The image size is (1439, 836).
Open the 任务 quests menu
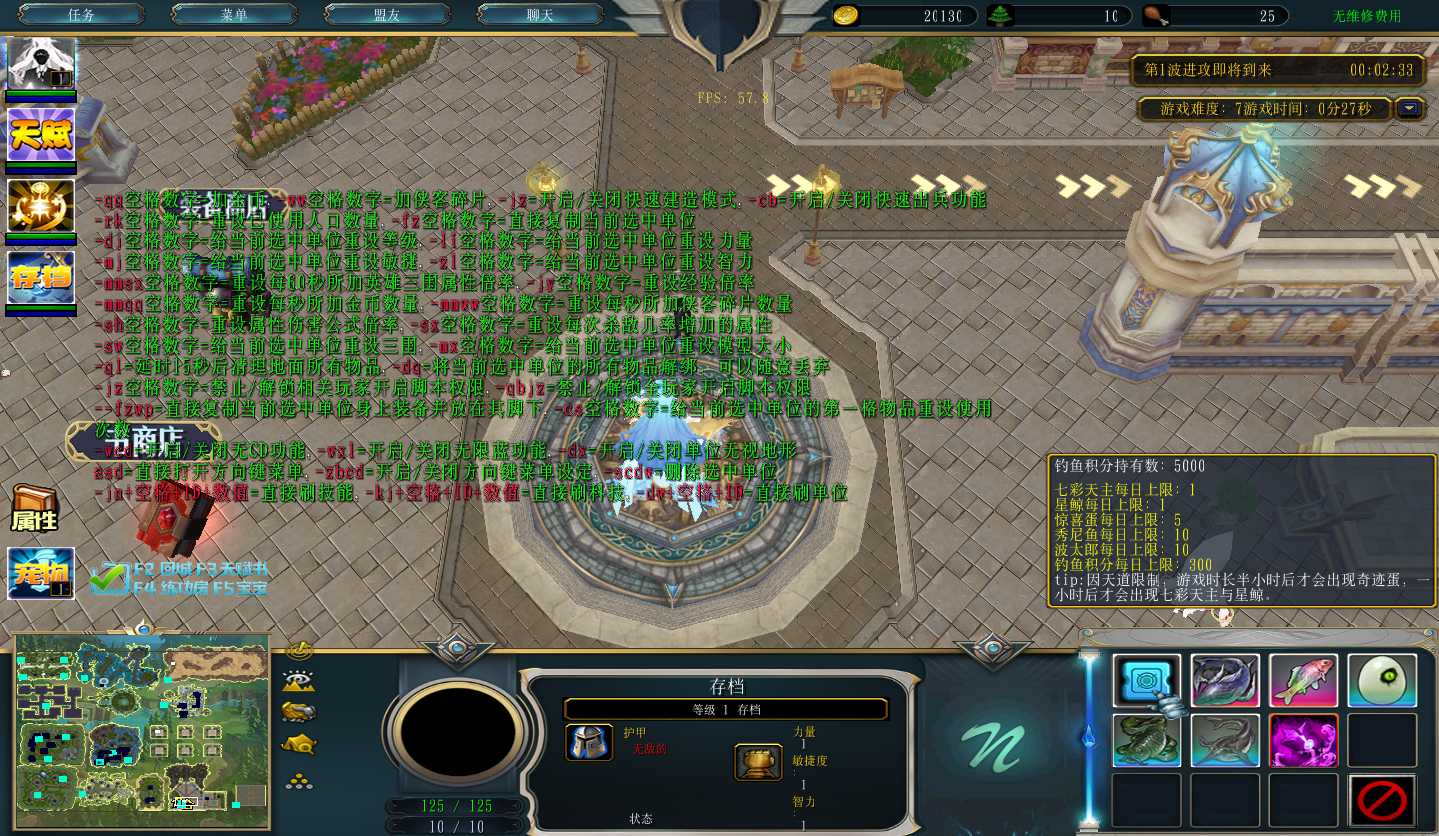point(81,15)
